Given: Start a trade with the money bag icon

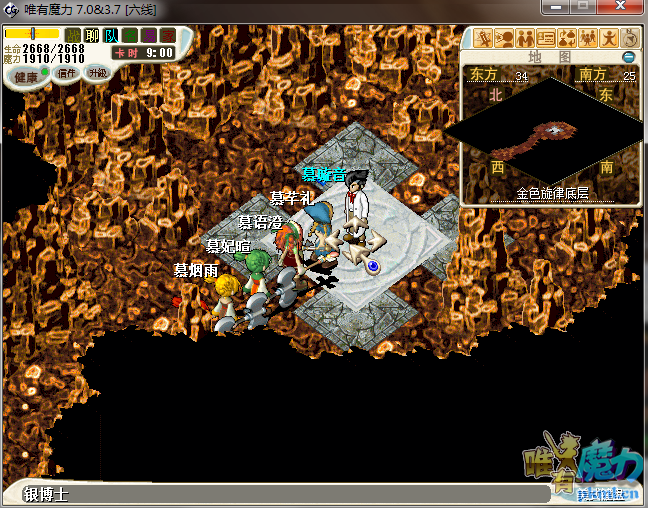Looking at the screenshot, I should click(x=565, y=39).
